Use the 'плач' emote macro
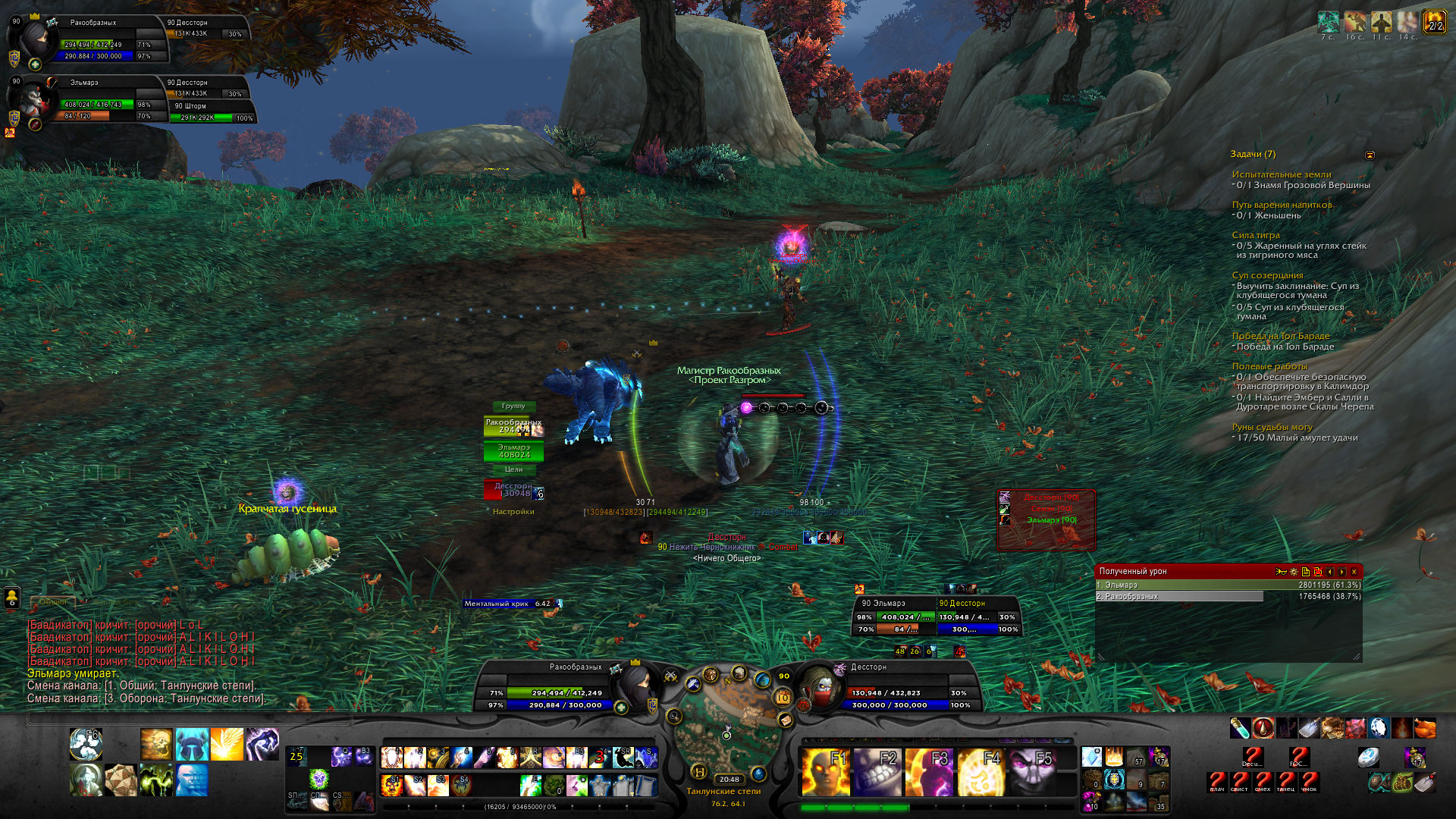The height and width of the screenshot is (819, 1456). coord(1216,781)
